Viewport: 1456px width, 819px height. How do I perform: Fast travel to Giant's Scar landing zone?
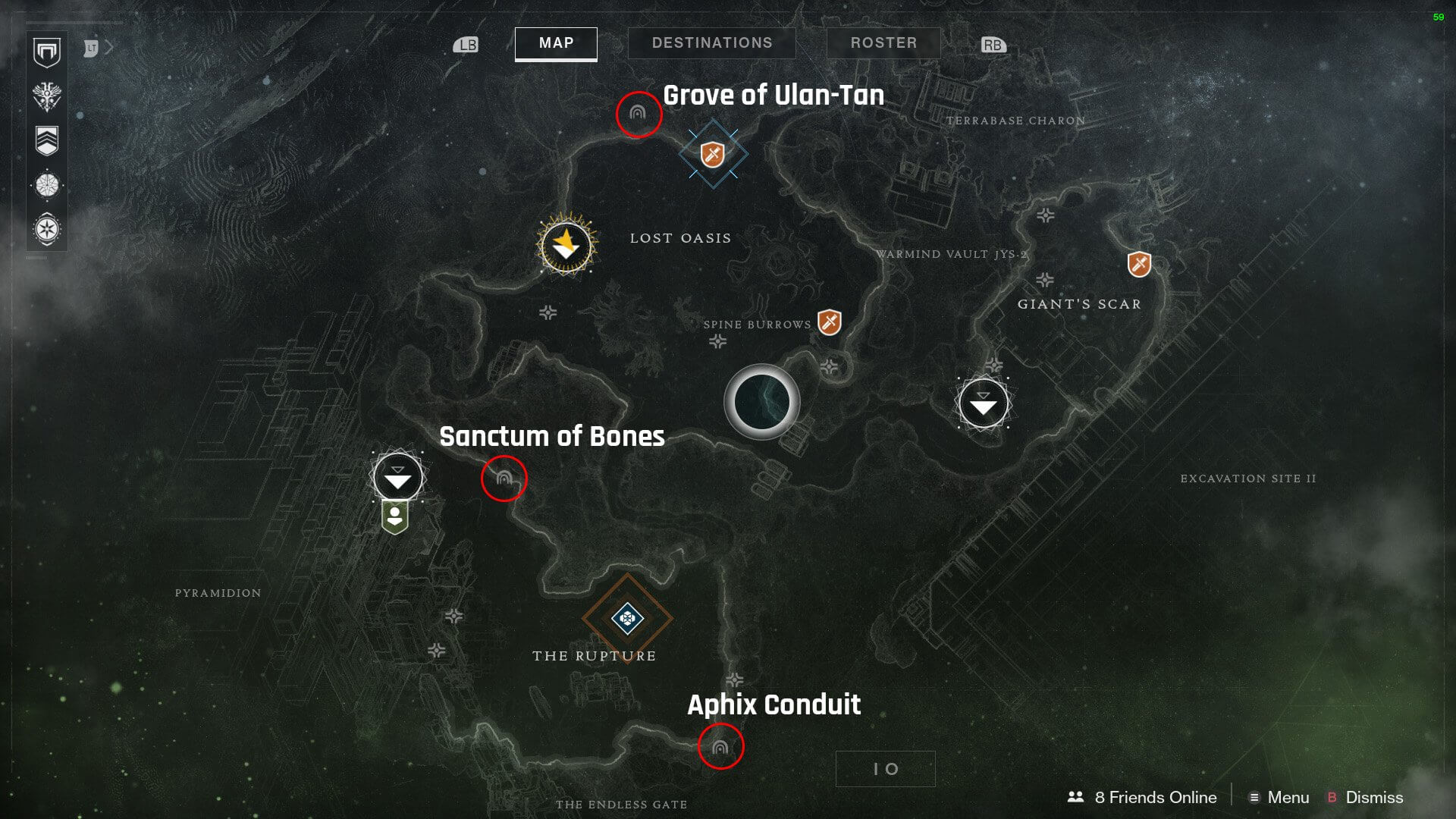pos(983,404)
